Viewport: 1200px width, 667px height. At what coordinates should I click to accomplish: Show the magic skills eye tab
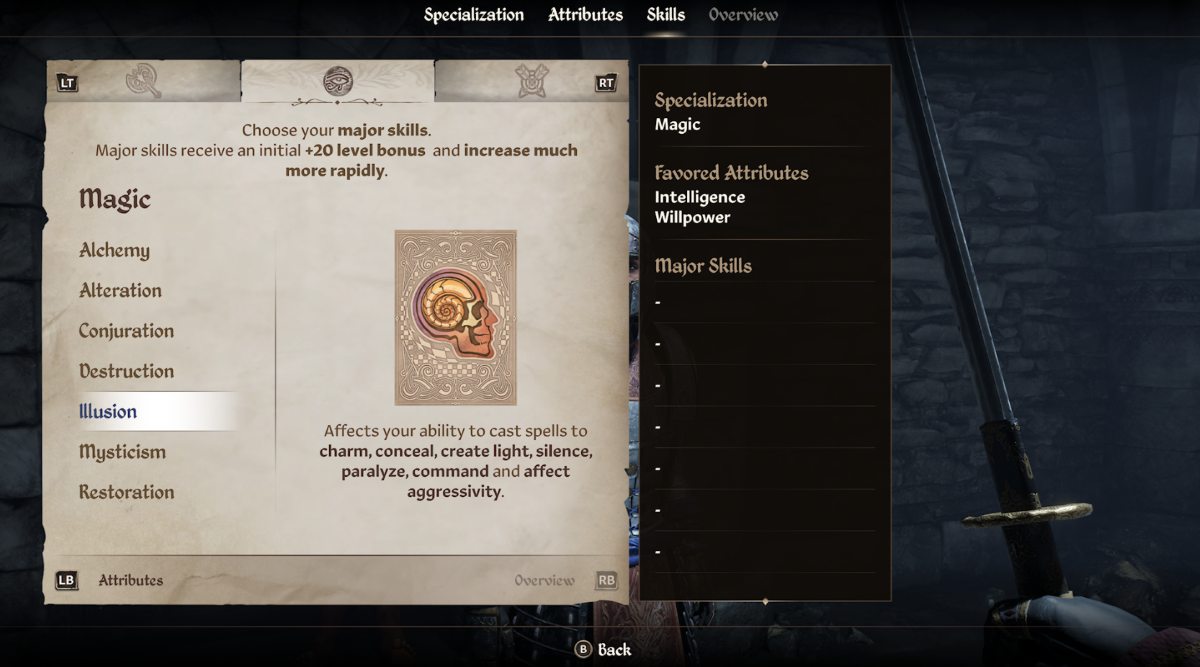click(338, 81)
